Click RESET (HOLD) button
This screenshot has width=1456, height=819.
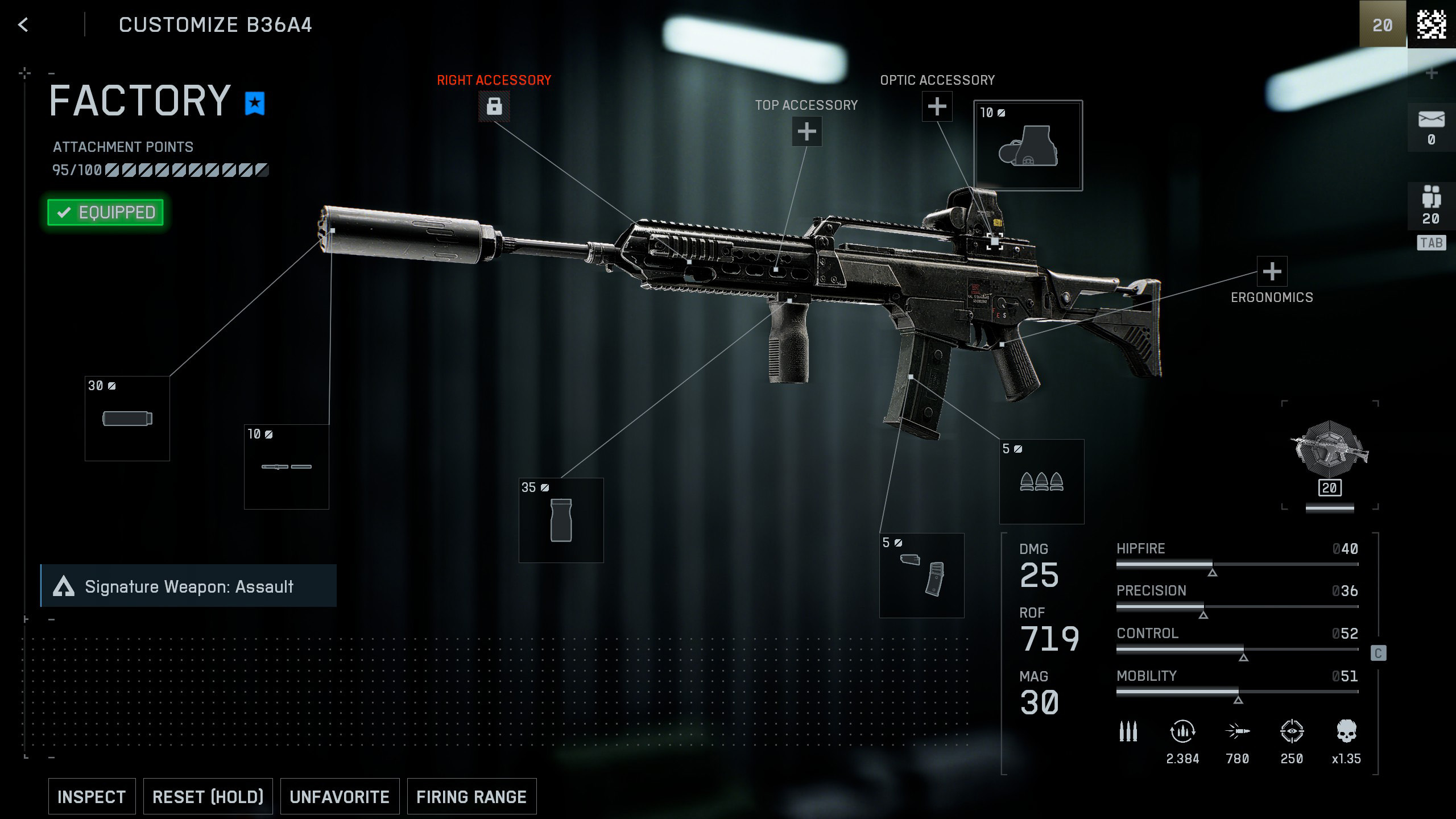pos(208,796)
